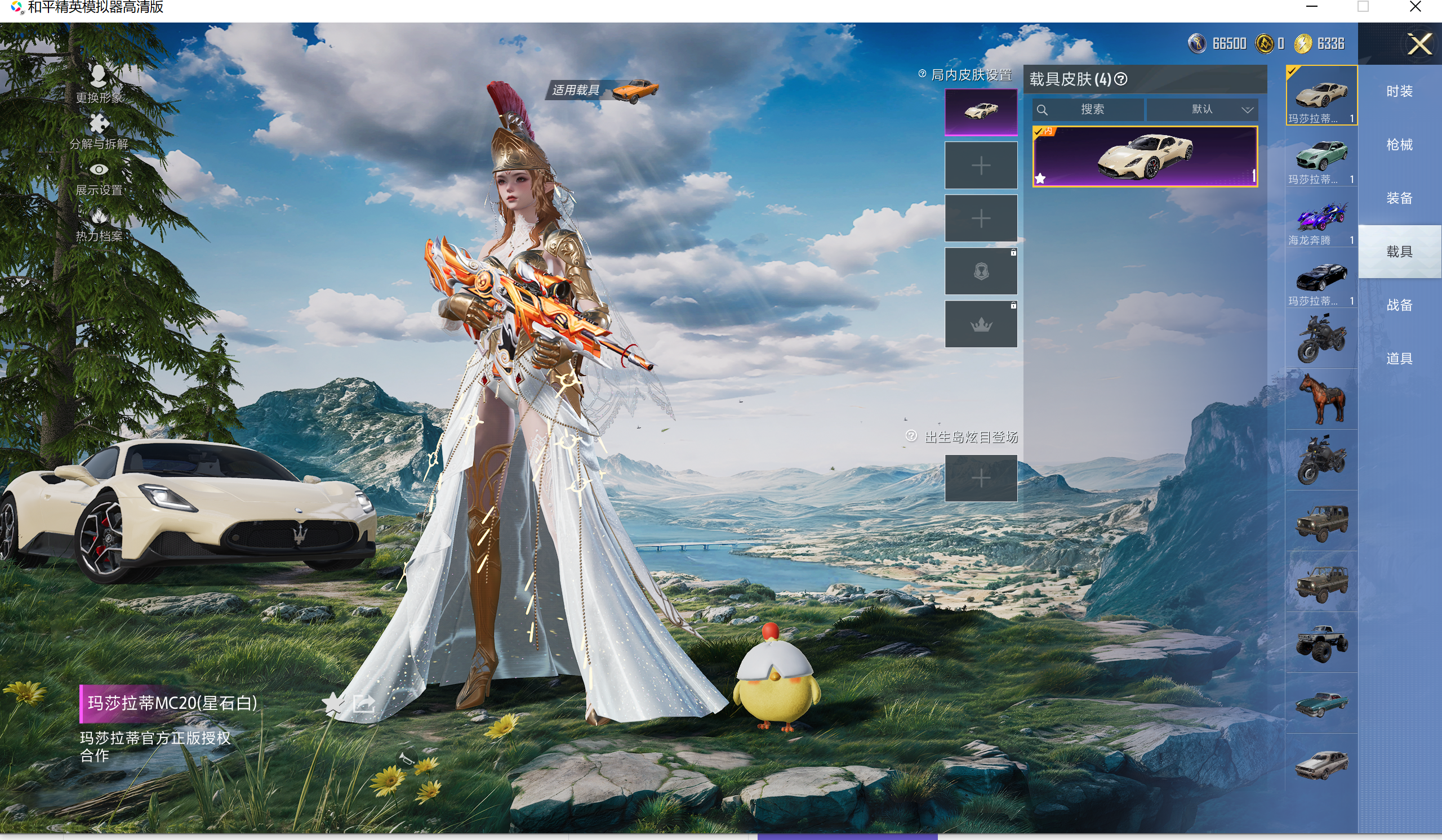1442x840 pixels.
Task: Select the white Maserati skin card
Action: point(1145,156)
